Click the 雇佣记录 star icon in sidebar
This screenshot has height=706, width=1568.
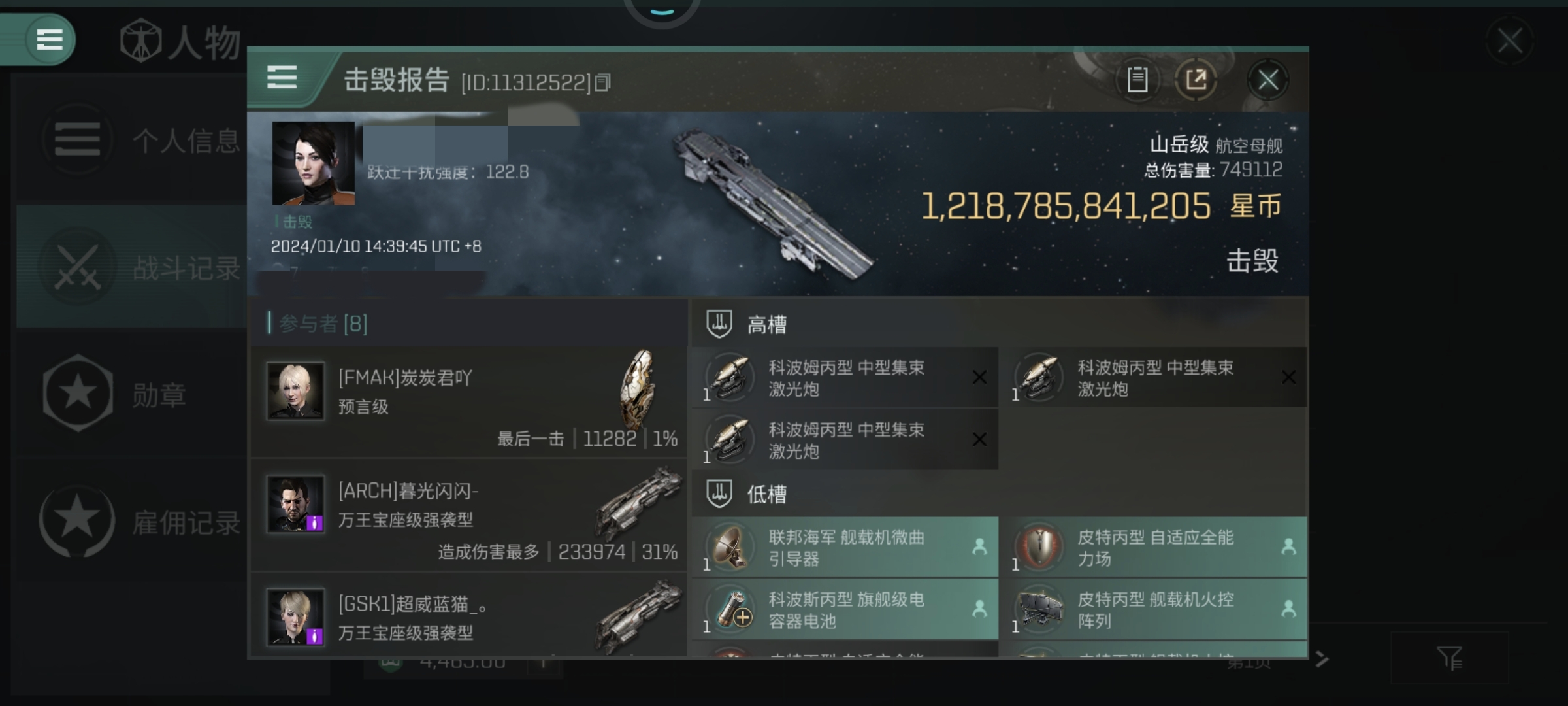coord(78,522)
